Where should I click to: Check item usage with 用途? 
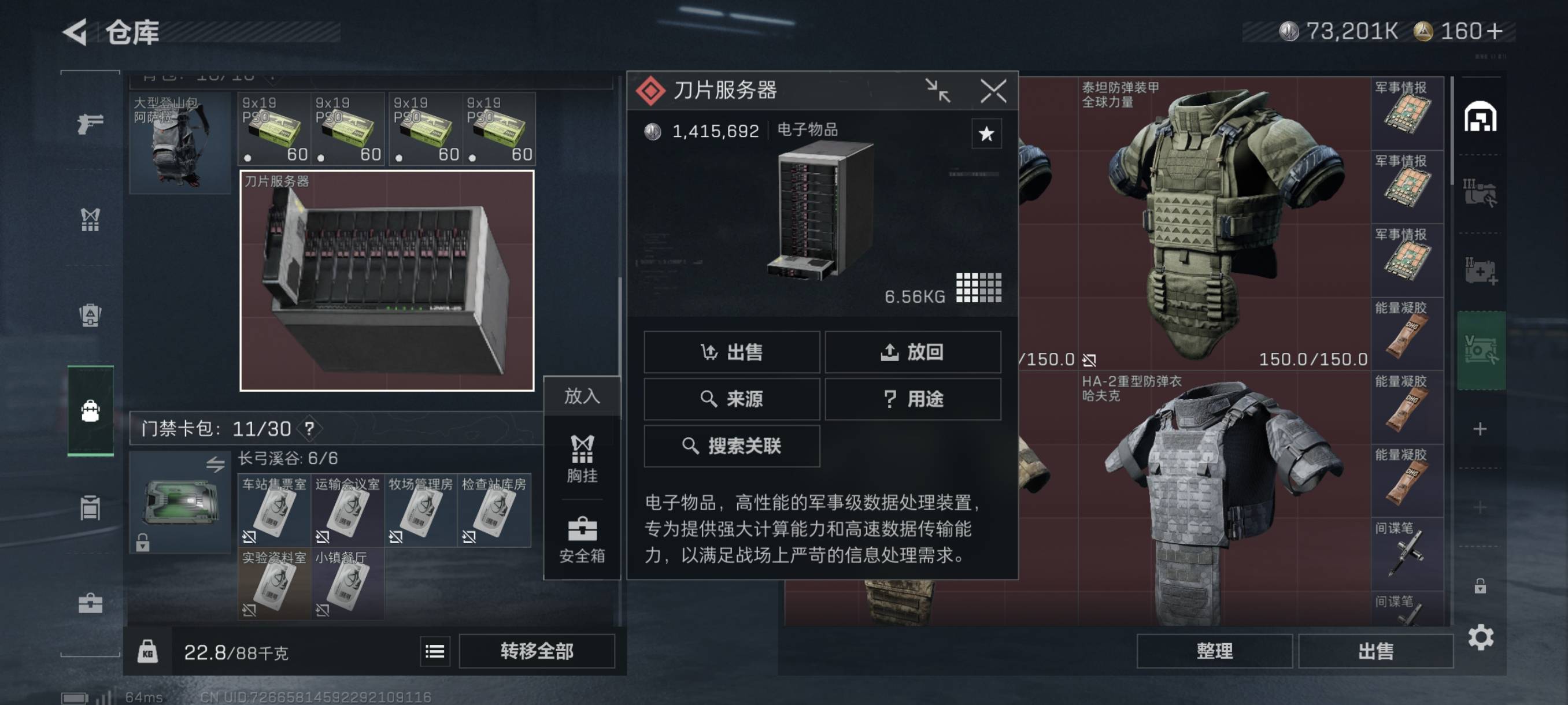912,398
